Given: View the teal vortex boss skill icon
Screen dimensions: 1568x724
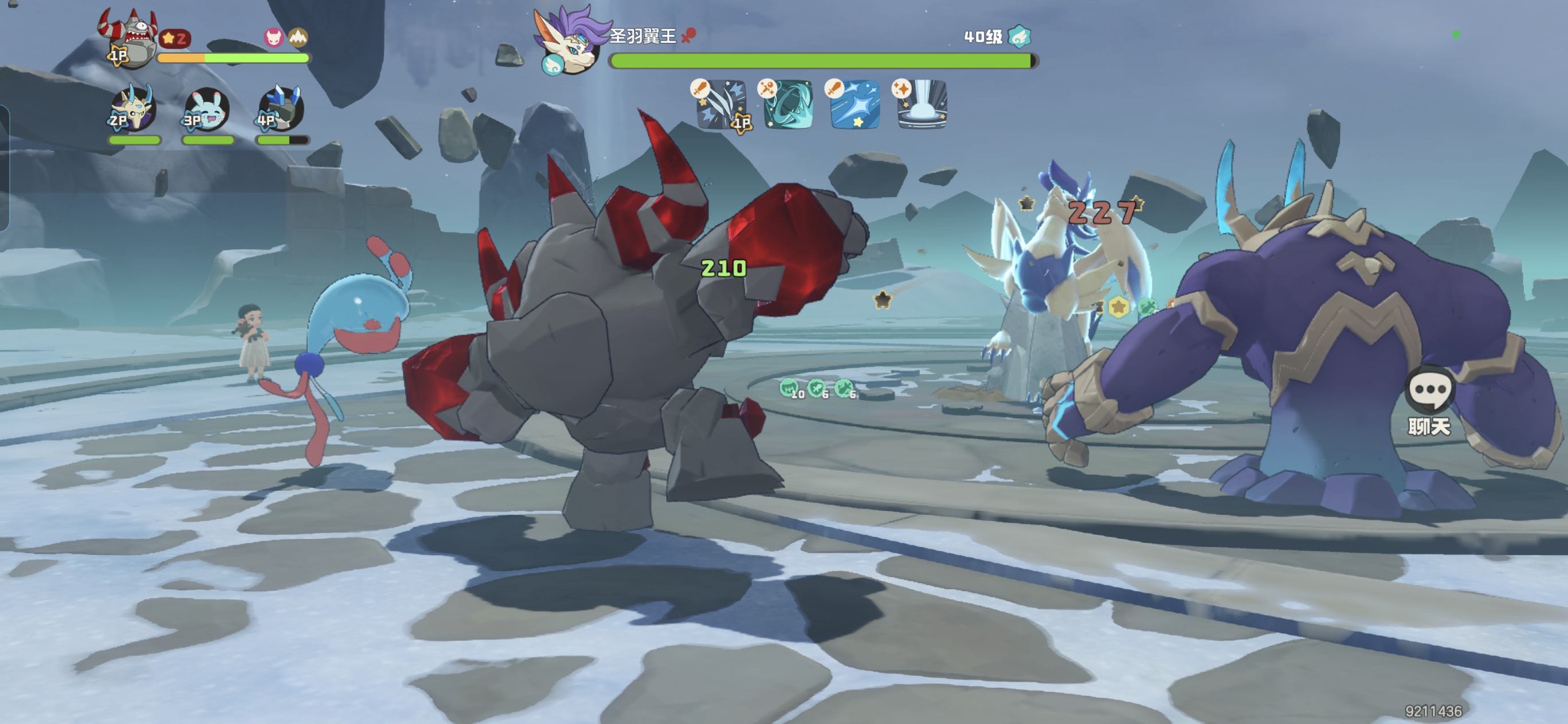Looking at the screenshot, I should pos(788,105).
